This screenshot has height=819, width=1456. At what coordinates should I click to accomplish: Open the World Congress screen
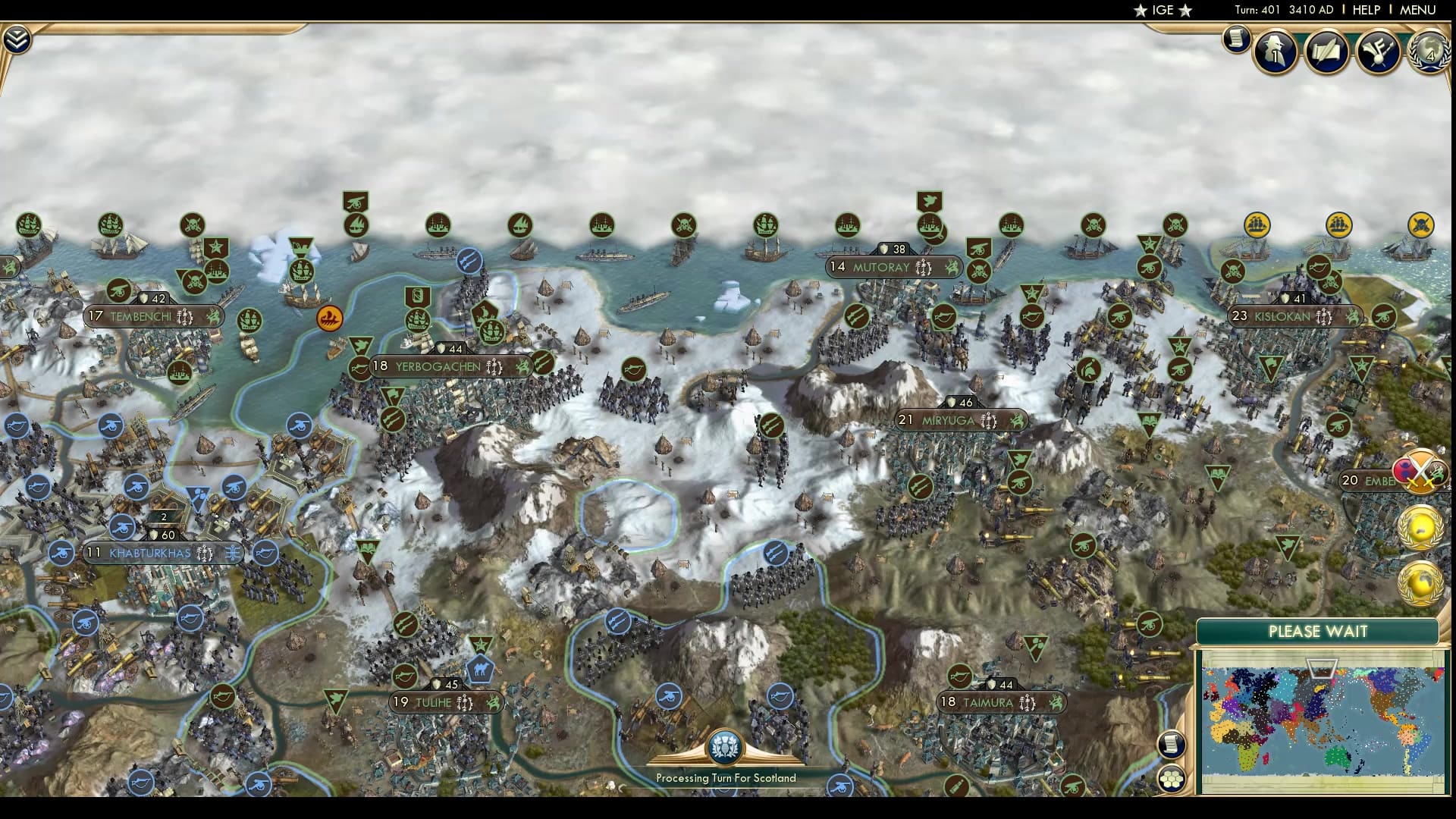1429,53
